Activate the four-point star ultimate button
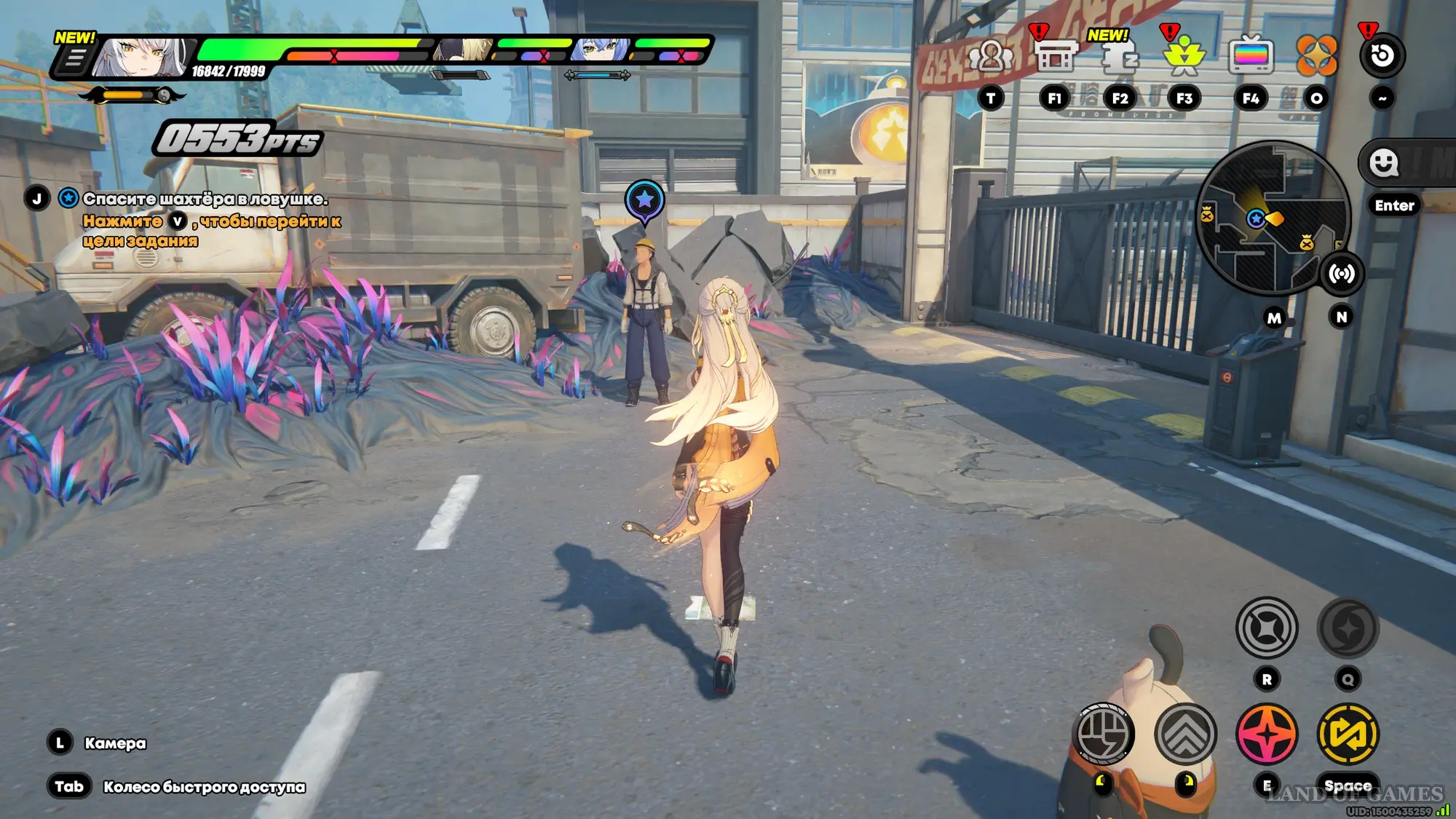Screen dimensions: 1456x819 (x=1267, y=628)
